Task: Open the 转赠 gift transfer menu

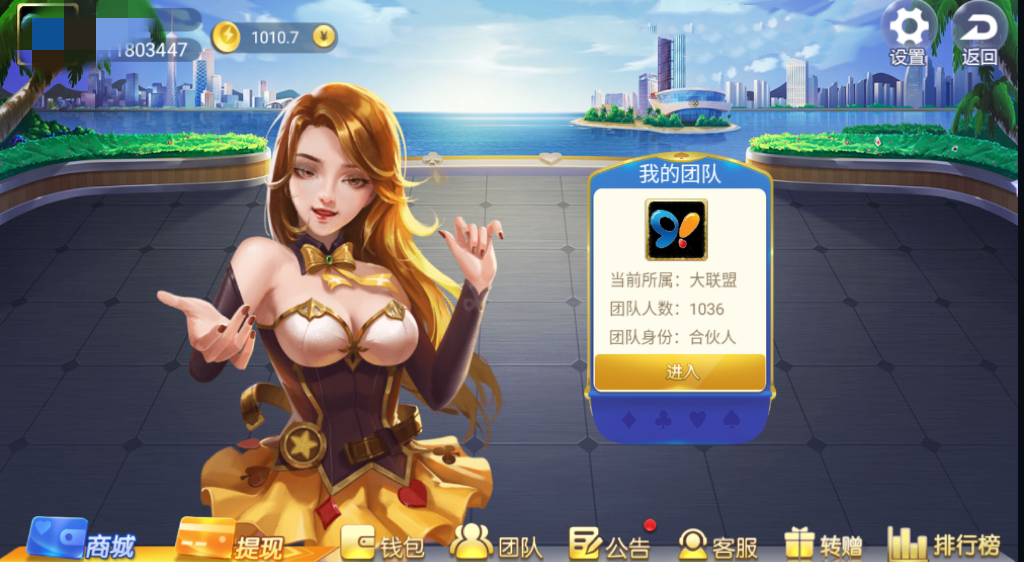Action: click(x=824, y=545)
